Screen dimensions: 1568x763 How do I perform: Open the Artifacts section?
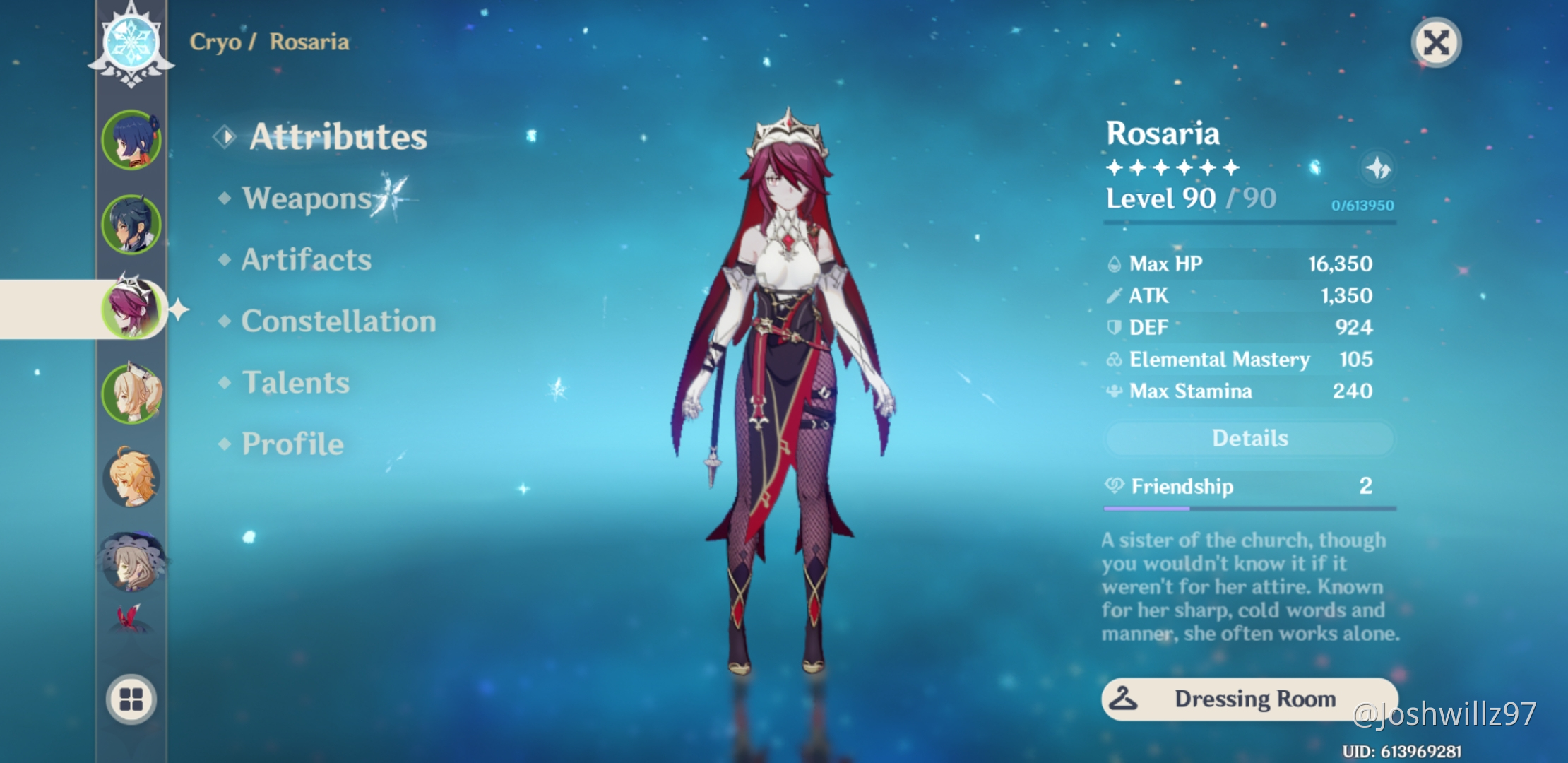pos(305,259)
